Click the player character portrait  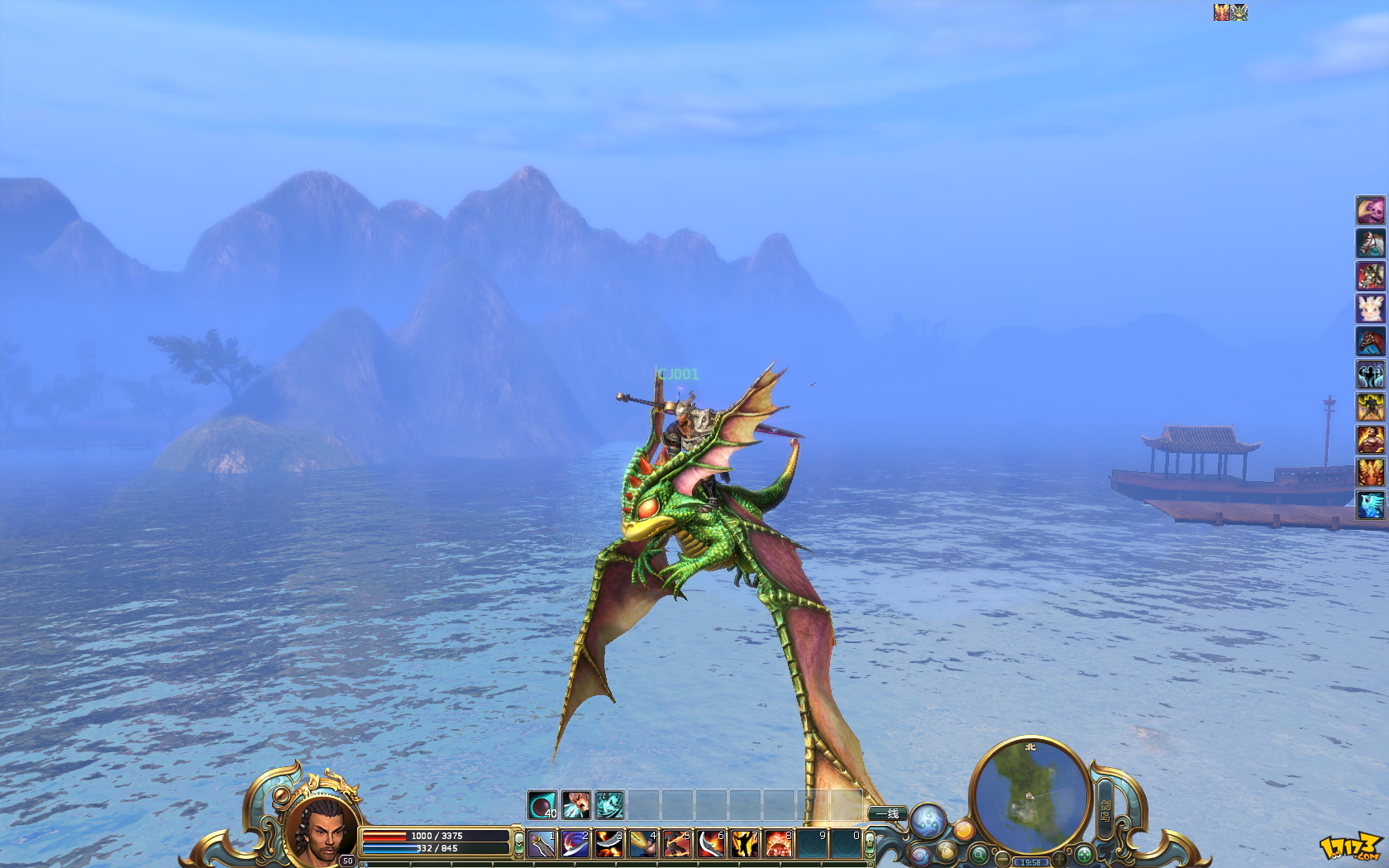[322, 831]
